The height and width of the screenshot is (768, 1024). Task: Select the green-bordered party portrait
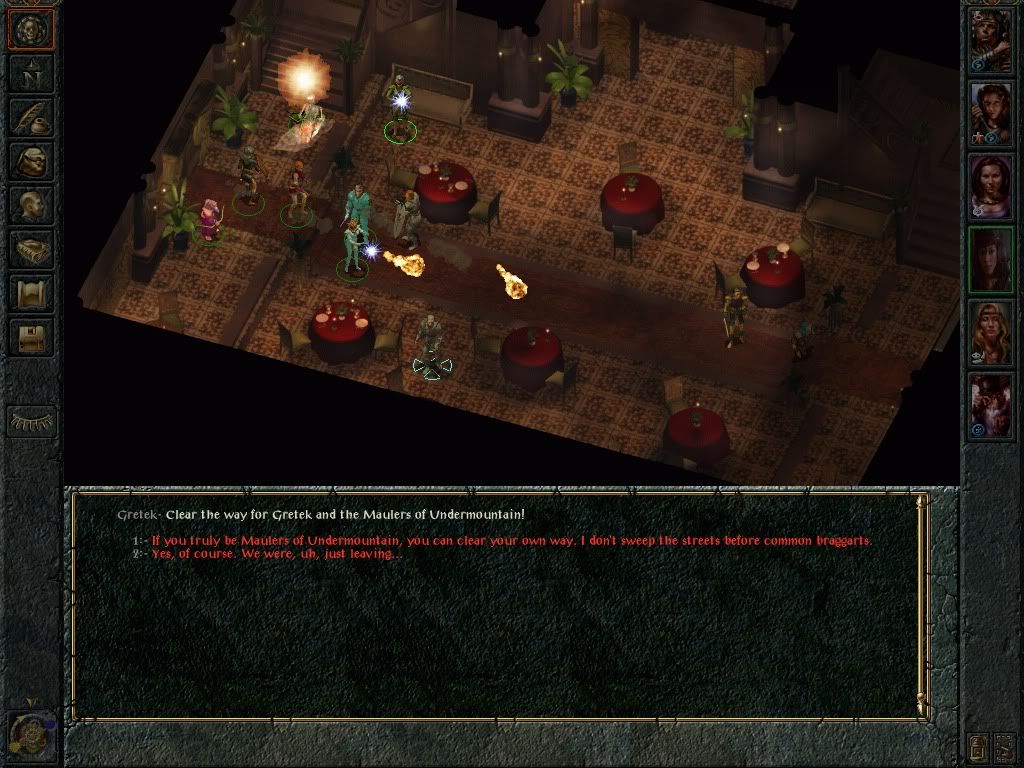click(990, 258)
